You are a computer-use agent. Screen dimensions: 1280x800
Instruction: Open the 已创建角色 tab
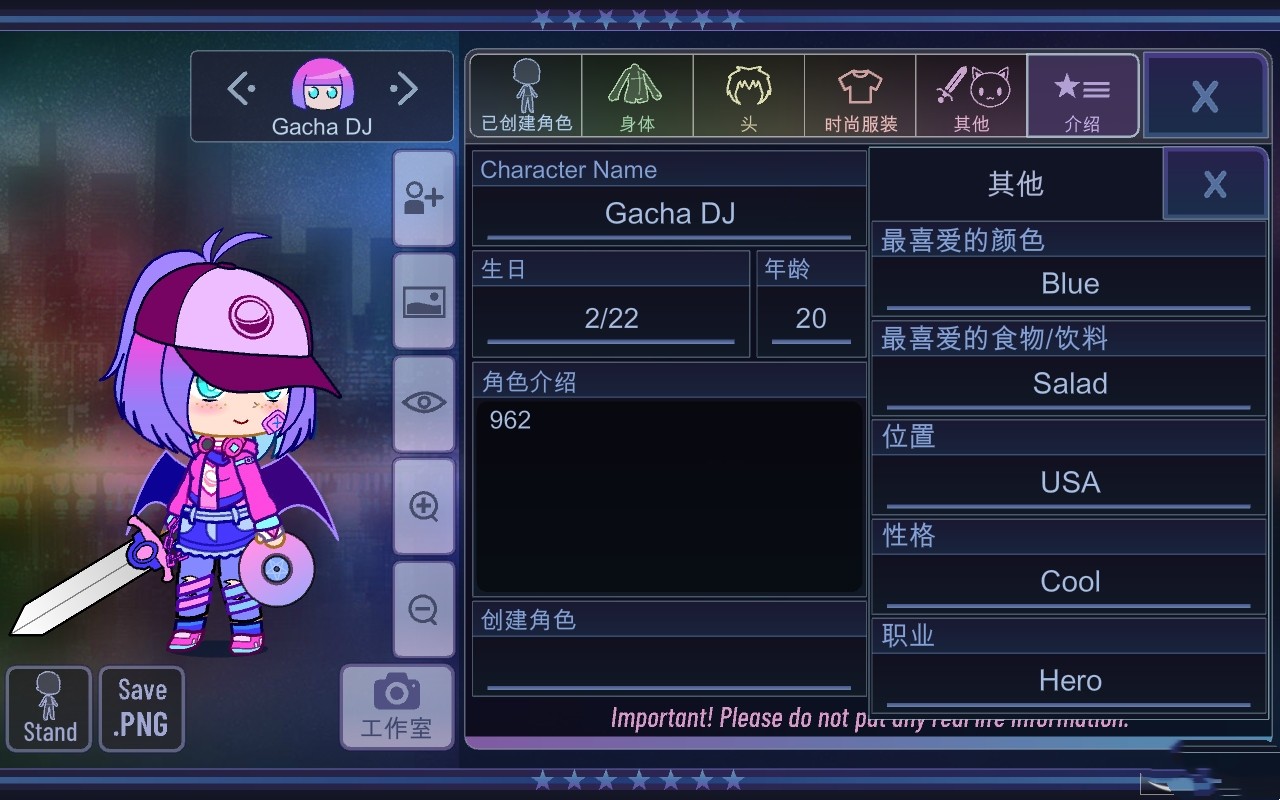point(526,96)
